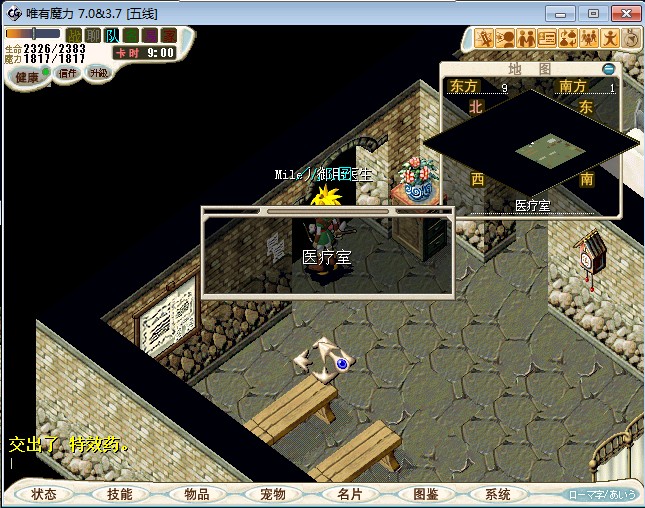Collapse the 地图 map panel with round button
The width and height of the screenshot is (645, 508).
click(610, 69)
